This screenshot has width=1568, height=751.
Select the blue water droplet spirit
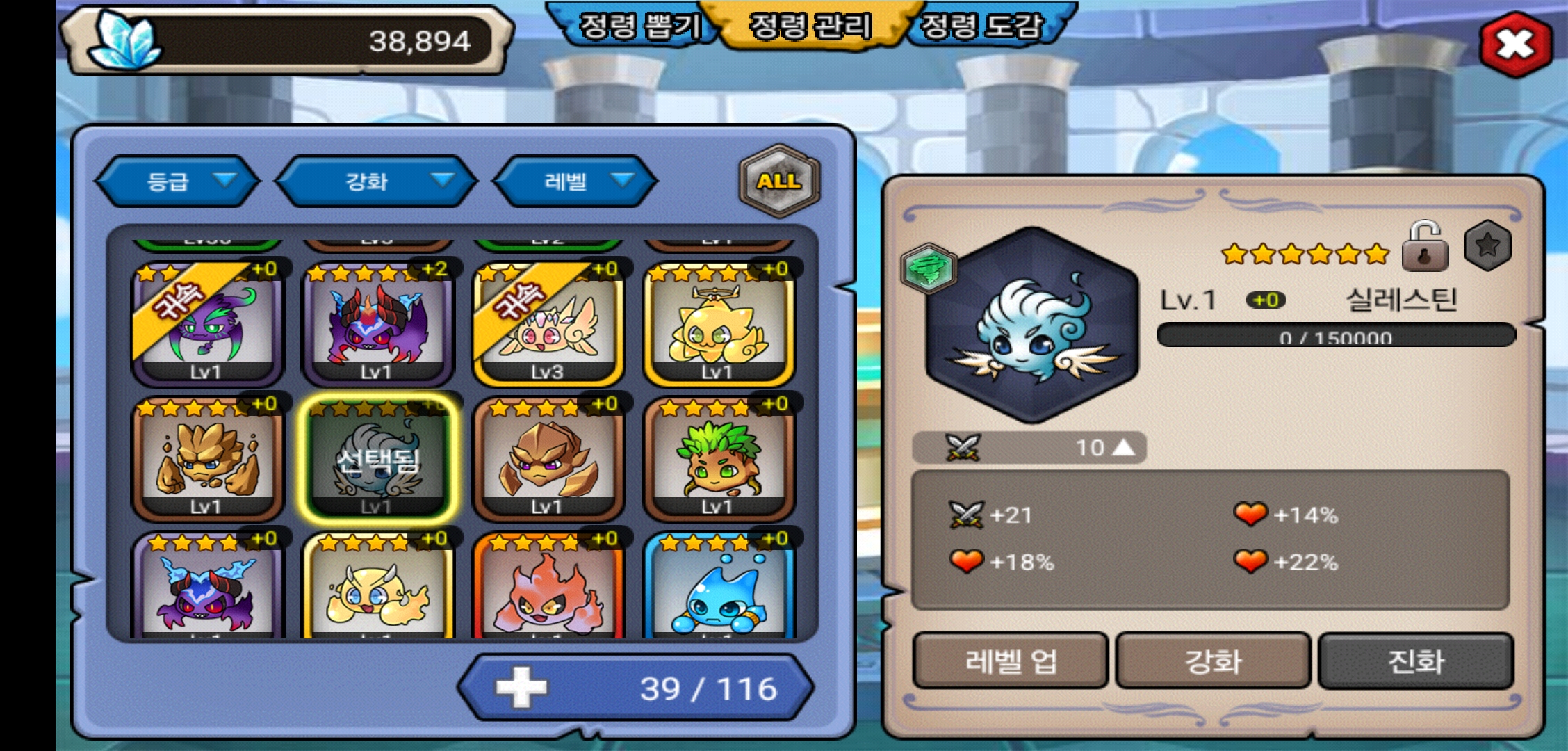tap(718, 590)
